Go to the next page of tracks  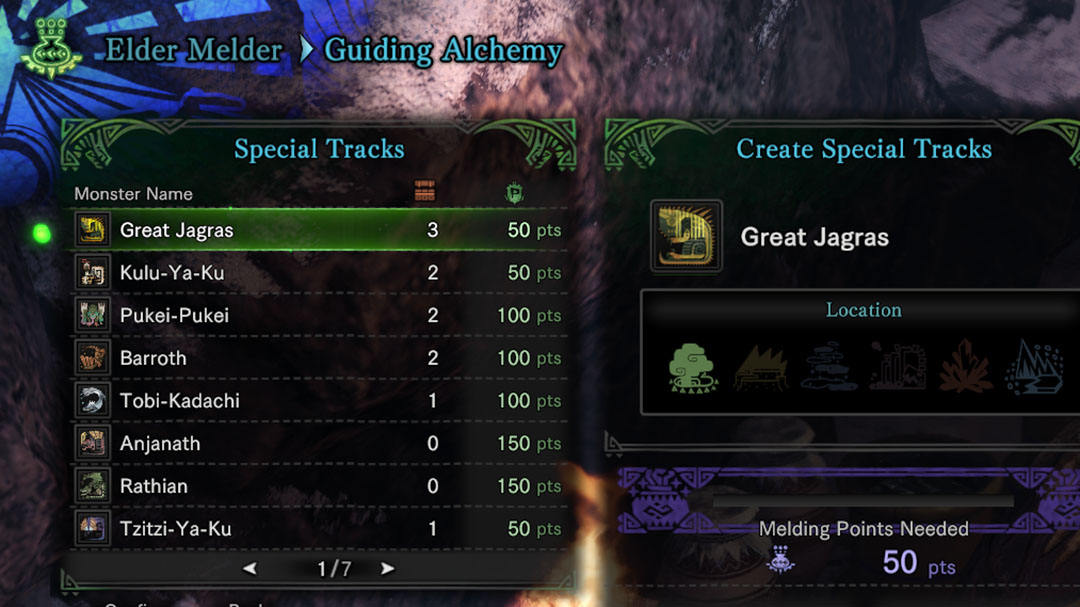tap(387, 569)
